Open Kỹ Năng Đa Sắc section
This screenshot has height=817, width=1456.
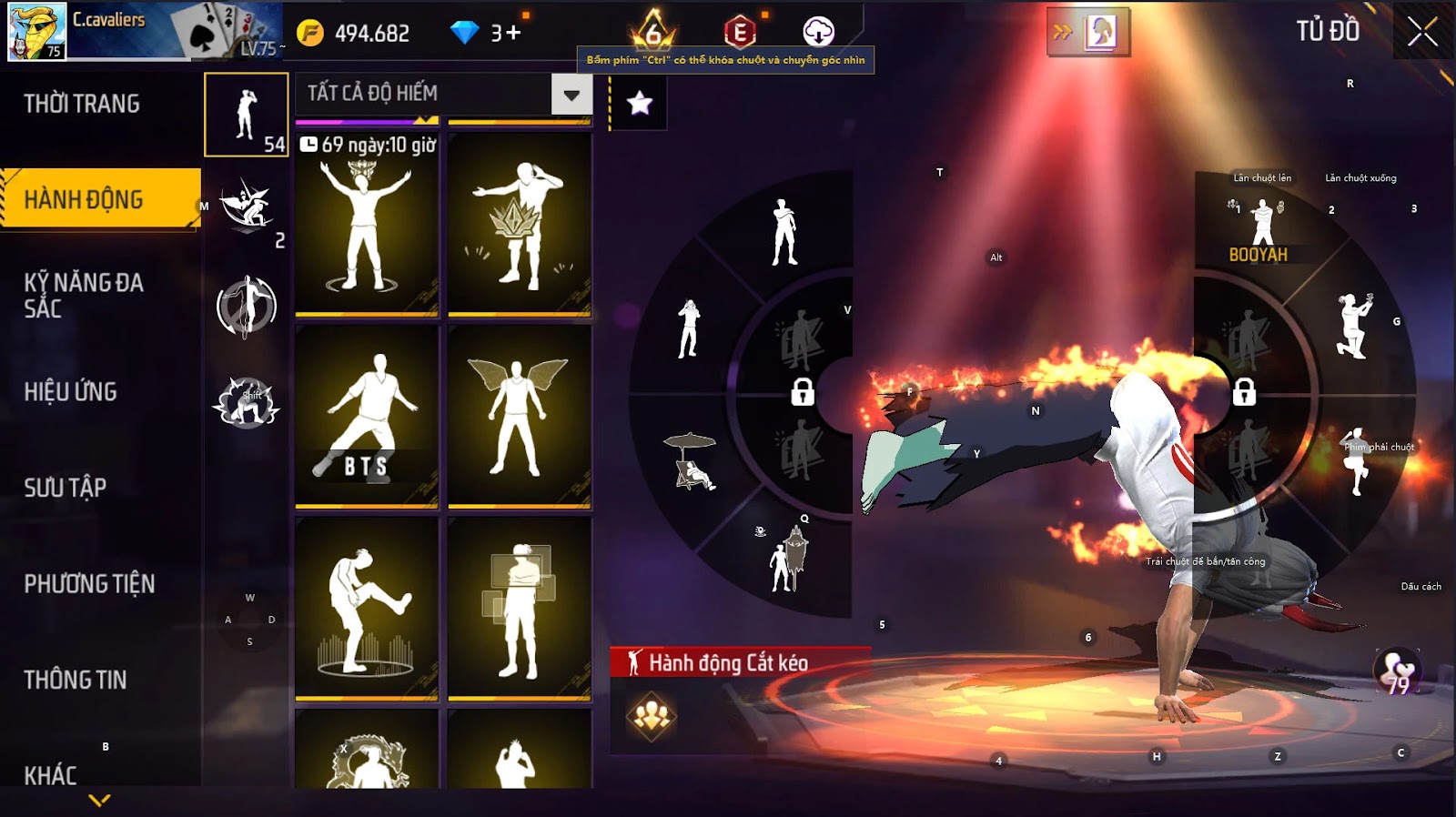click(x=84, y=295)
